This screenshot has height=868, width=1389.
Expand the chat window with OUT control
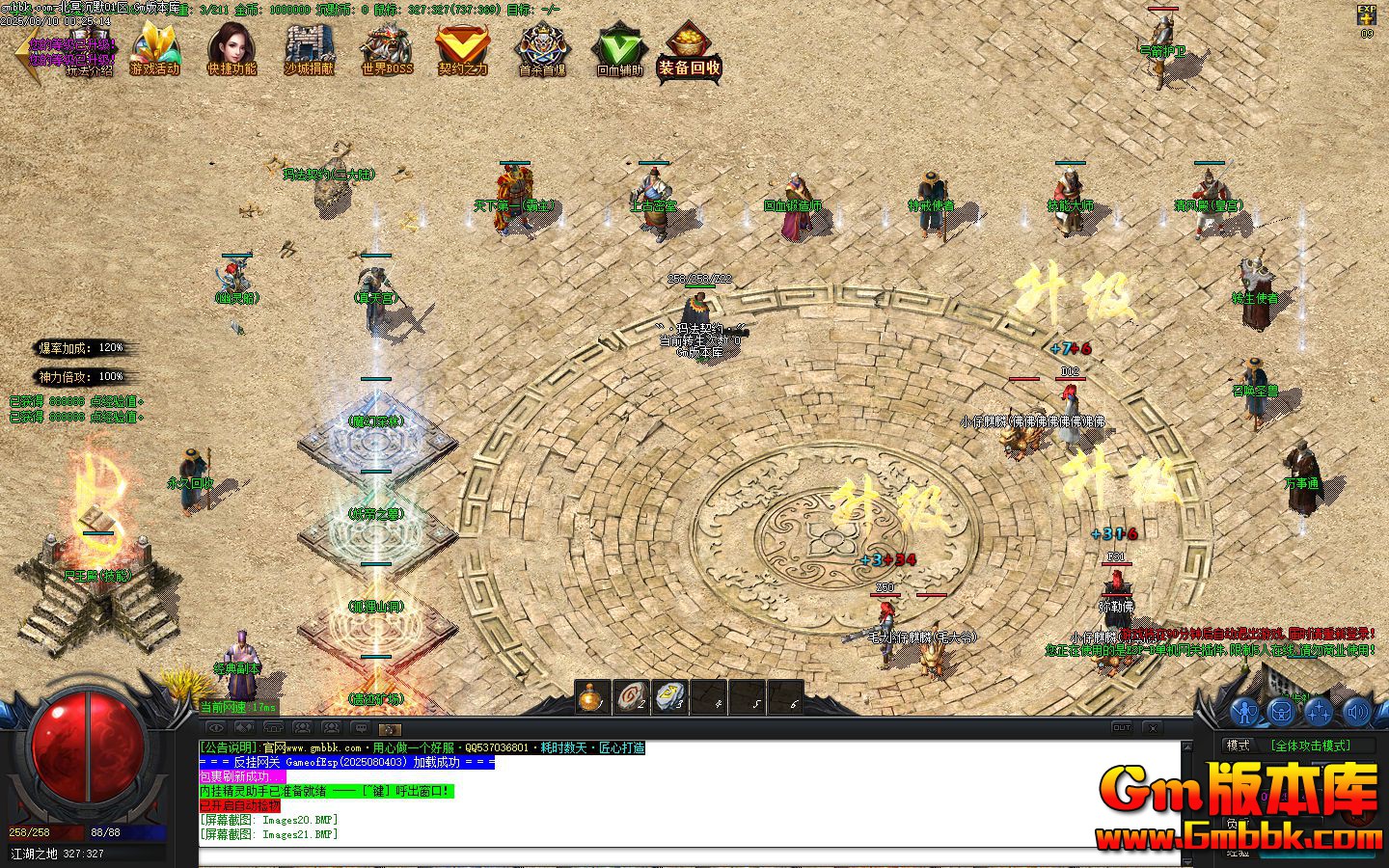[x=1122, y=727]
